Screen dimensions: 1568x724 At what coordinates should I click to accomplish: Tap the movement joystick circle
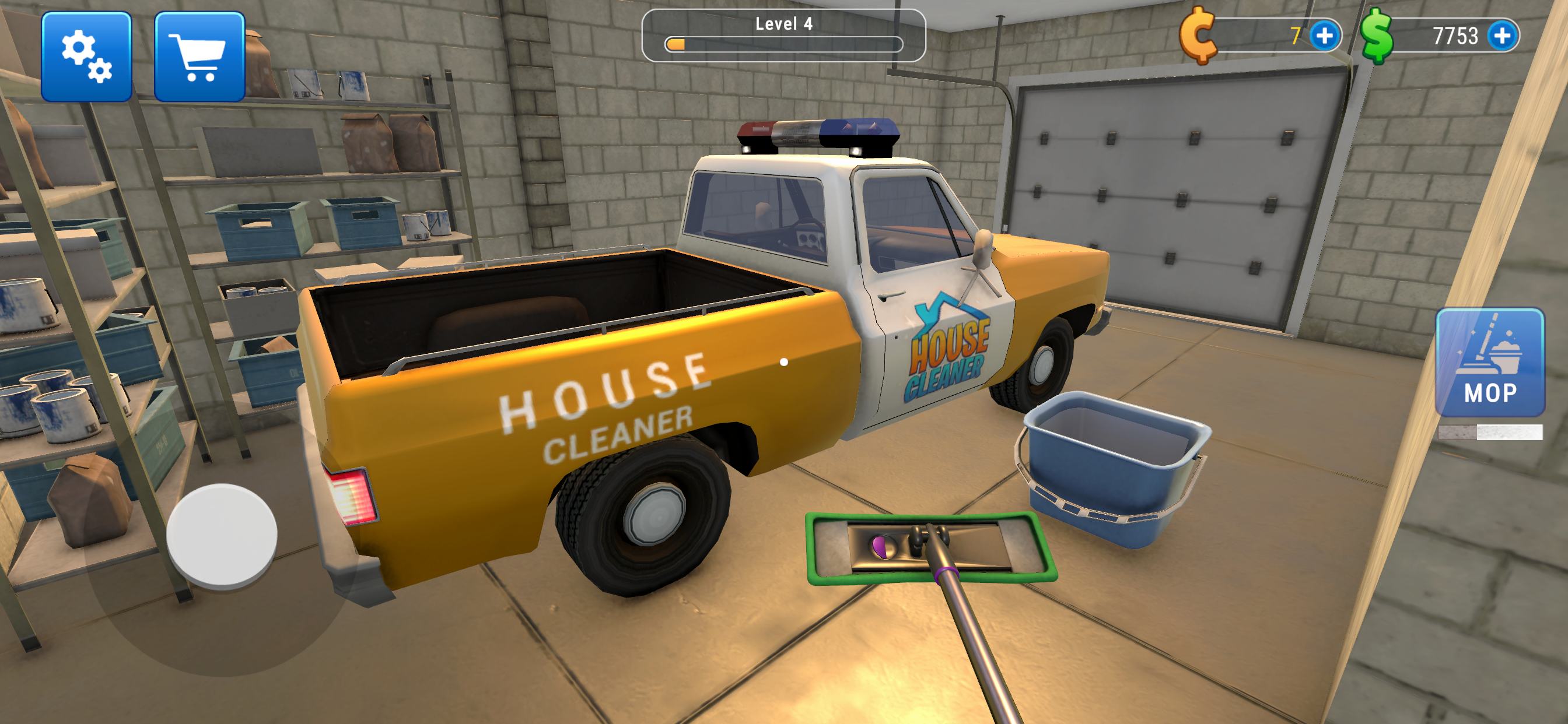223,534
